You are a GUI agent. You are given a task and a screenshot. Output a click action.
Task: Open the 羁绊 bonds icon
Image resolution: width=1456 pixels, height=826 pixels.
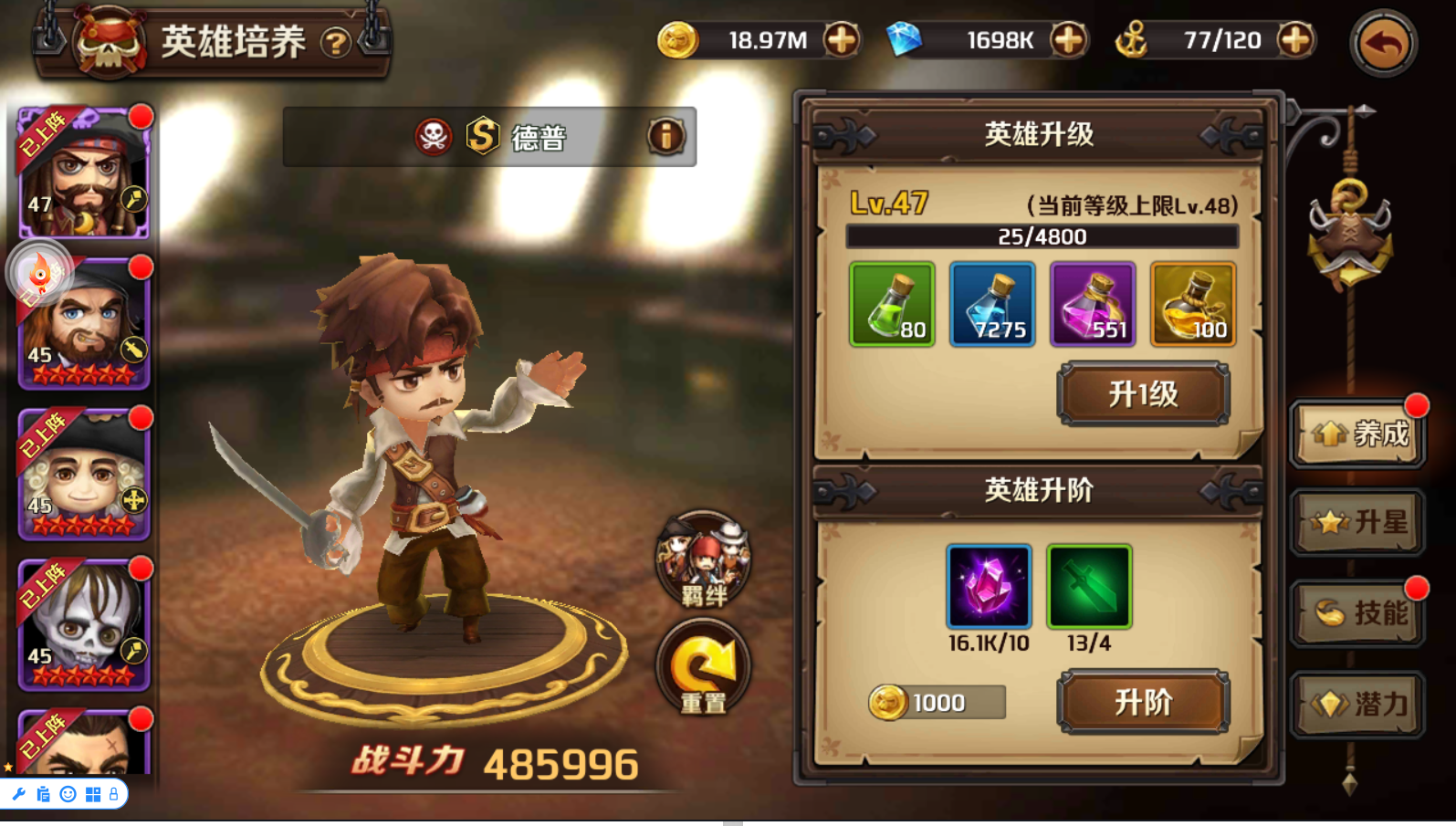[x=703, y=559]
